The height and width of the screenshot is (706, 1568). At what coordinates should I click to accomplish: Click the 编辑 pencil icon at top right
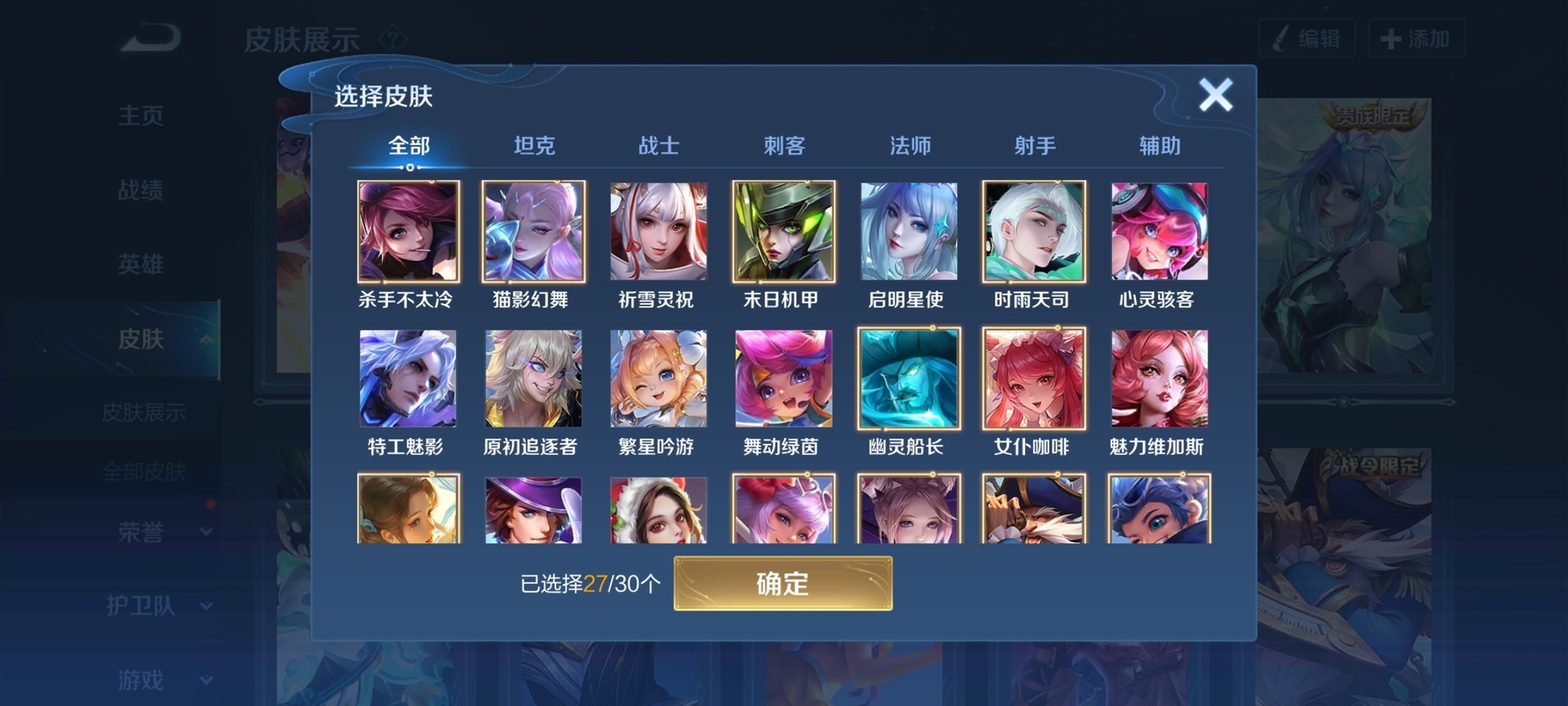(x=1280, y=37)
